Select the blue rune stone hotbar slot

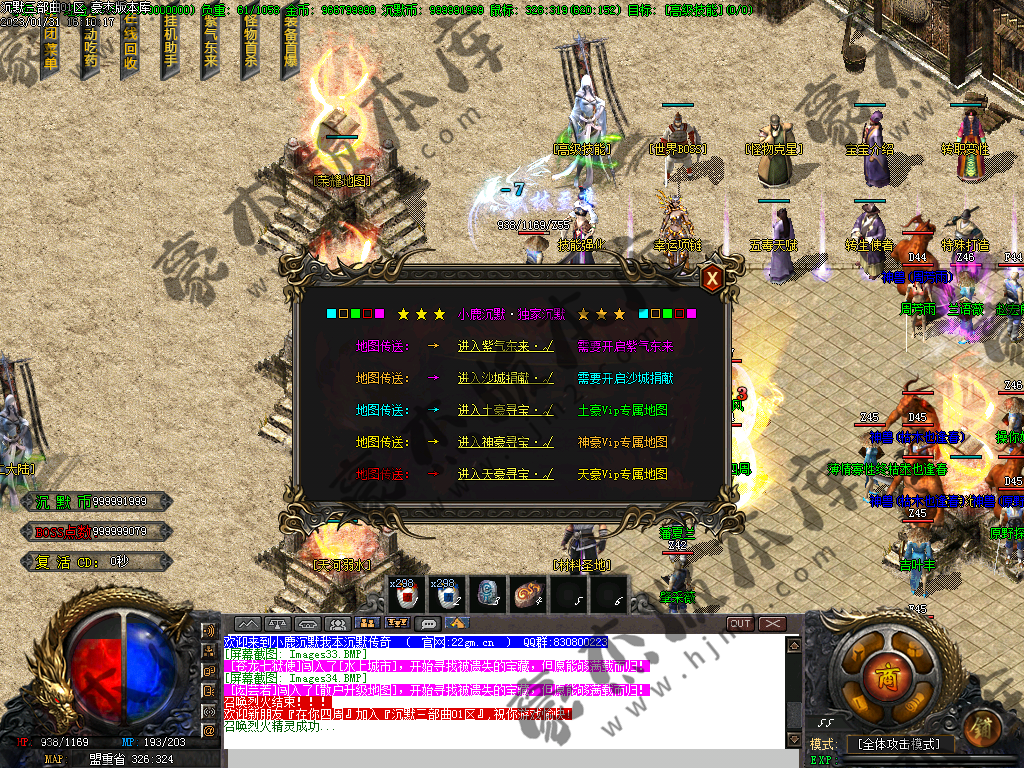tap(488, 595)
